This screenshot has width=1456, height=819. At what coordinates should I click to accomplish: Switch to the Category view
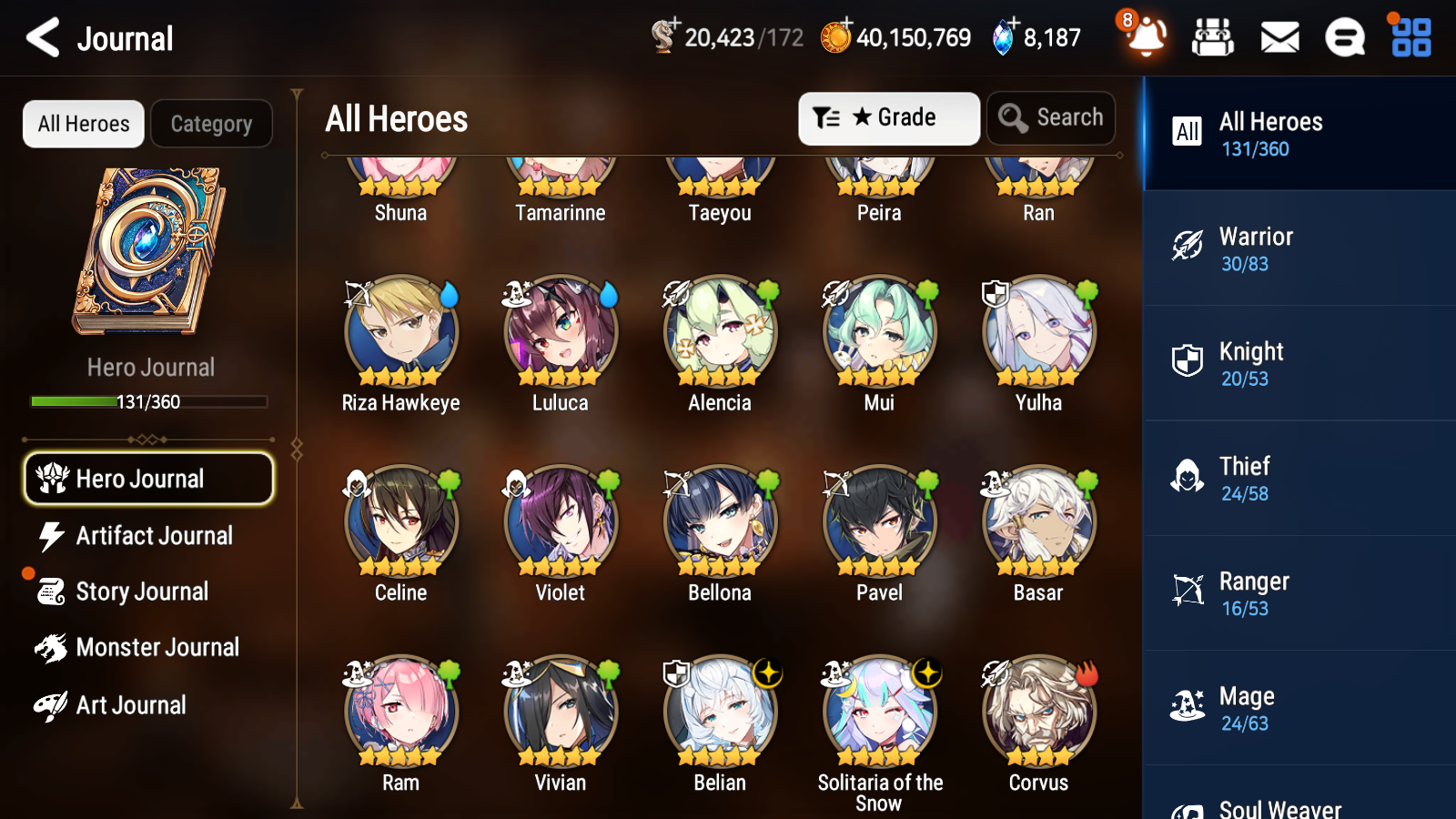click(212, 124)
